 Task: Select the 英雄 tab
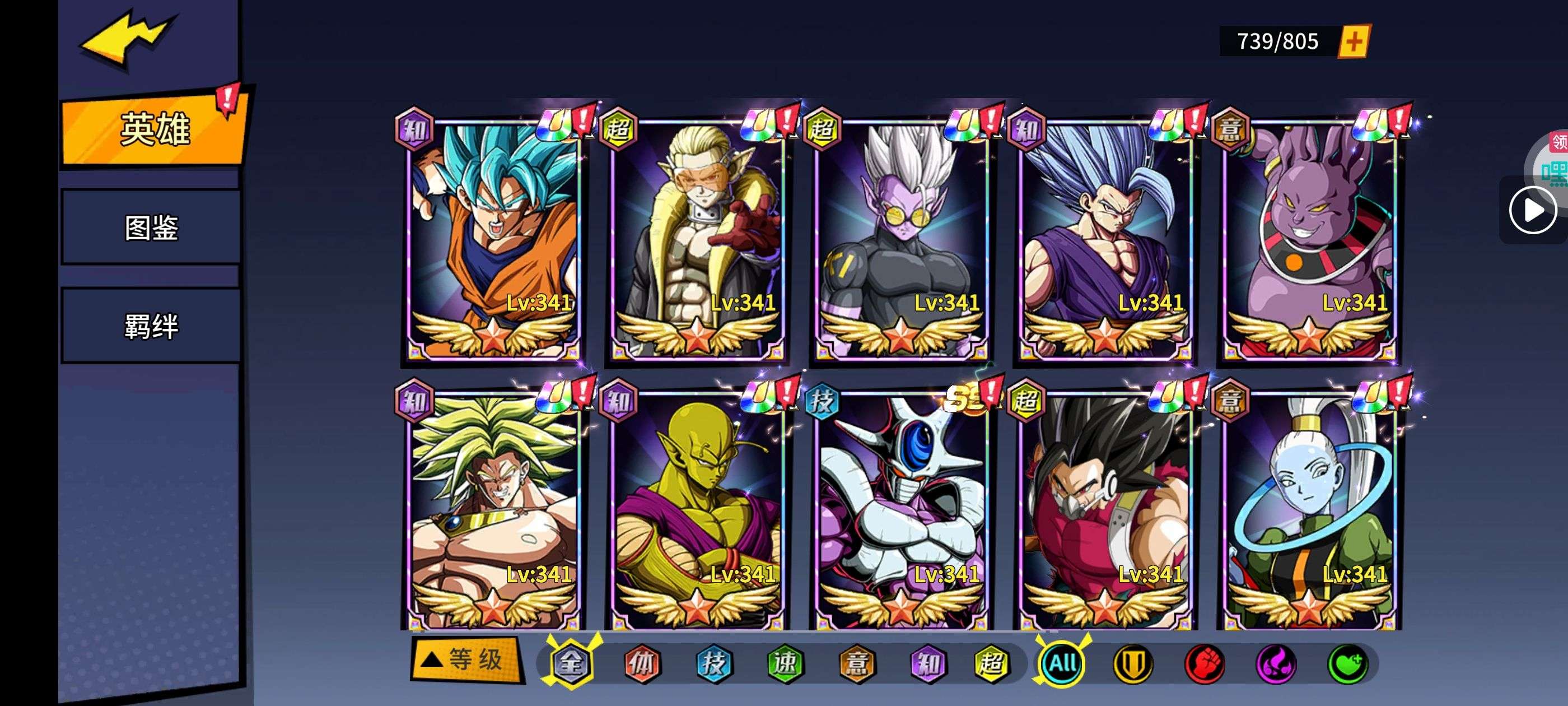(155, 129)
